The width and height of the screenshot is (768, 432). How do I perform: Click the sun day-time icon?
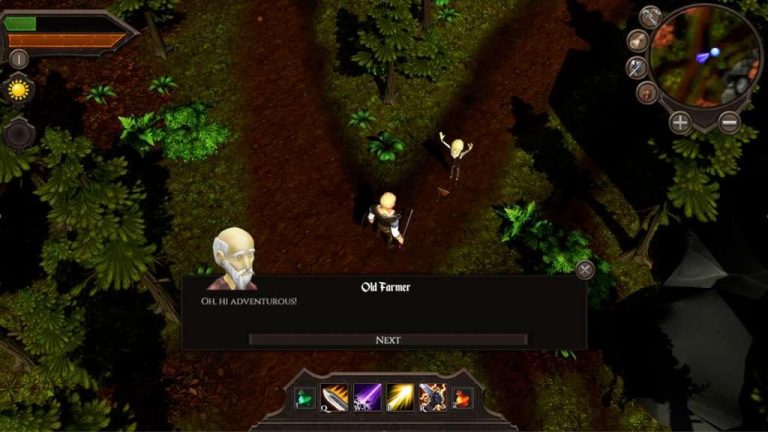point(17,90)
